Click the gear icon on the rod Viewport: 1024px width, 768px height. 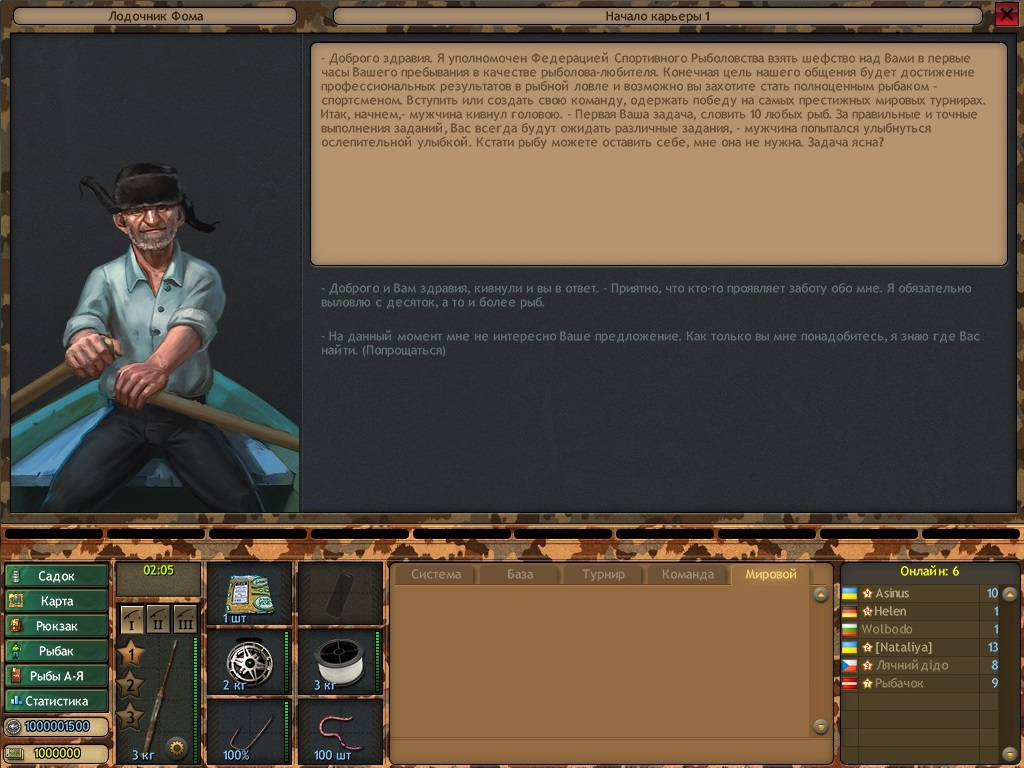coord(177,746)
